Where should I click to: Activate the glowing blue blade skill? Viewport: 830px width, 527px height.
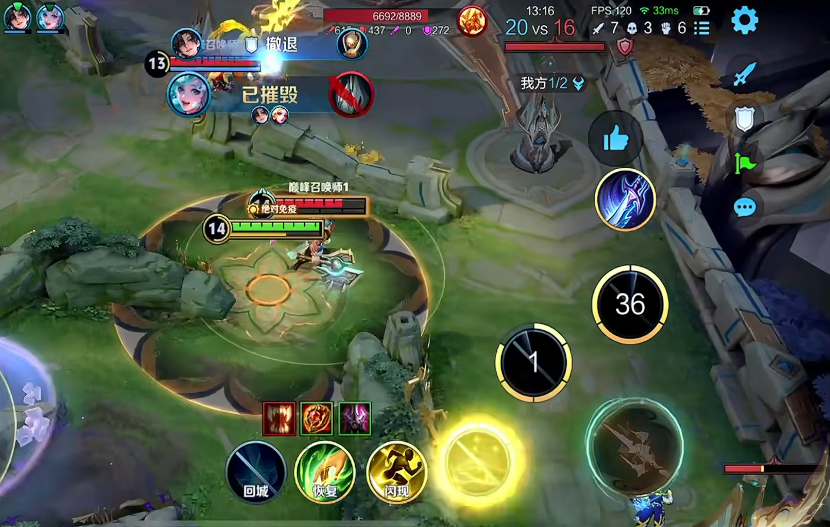pyautogui.click(x=625, y=199)
